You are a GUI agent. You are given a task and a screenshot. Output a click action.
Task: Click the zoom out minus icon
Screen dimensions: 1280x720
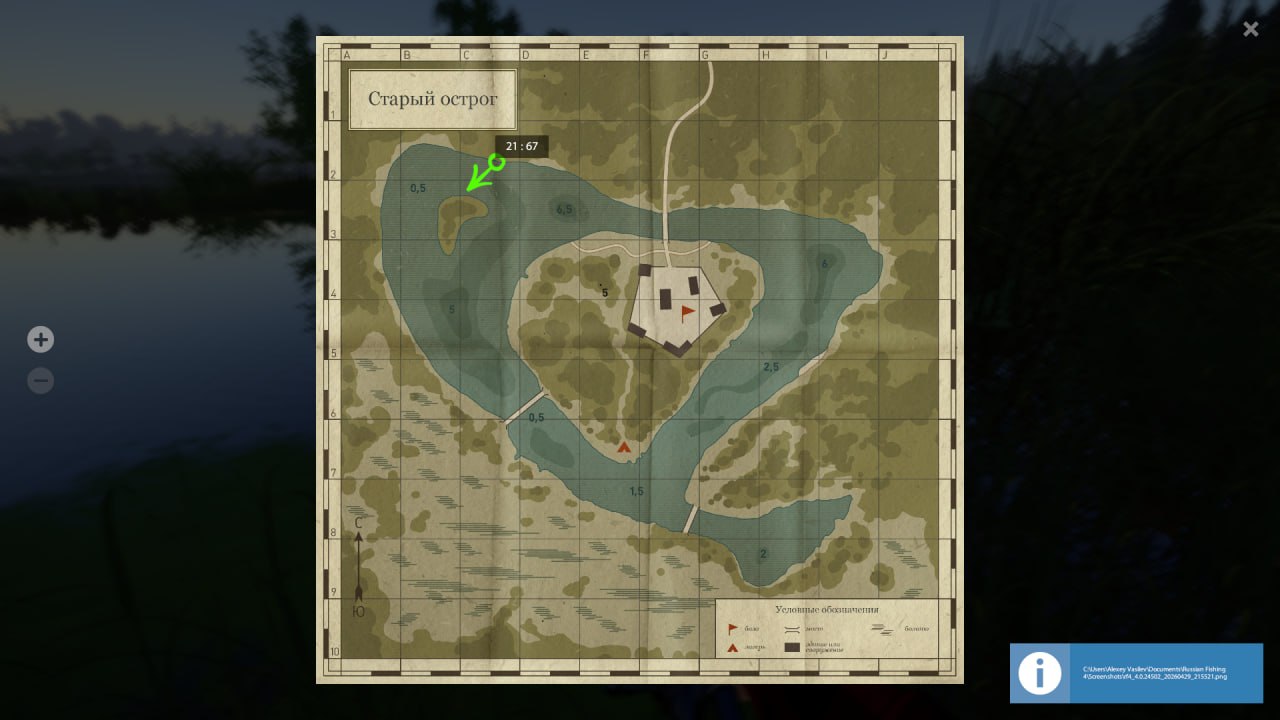(x=40, y=380)
